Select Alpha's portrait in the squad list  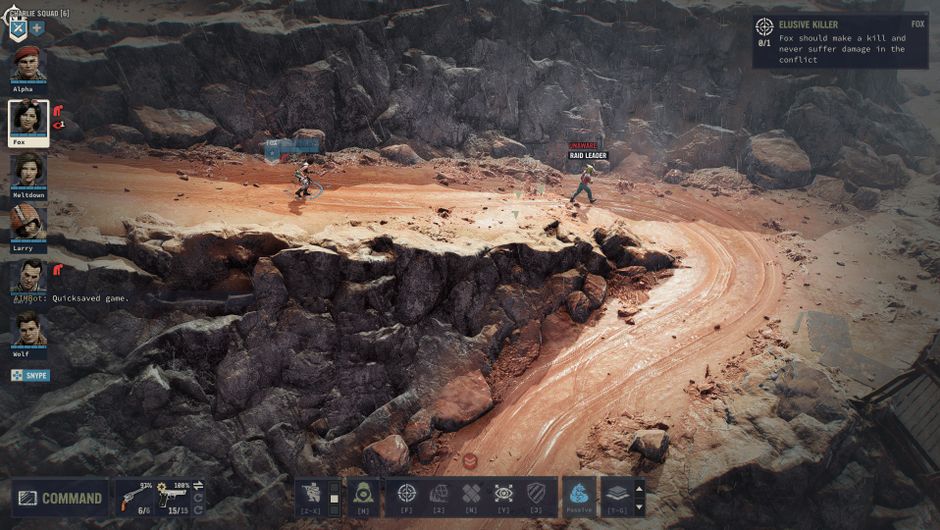click(27, 64)
